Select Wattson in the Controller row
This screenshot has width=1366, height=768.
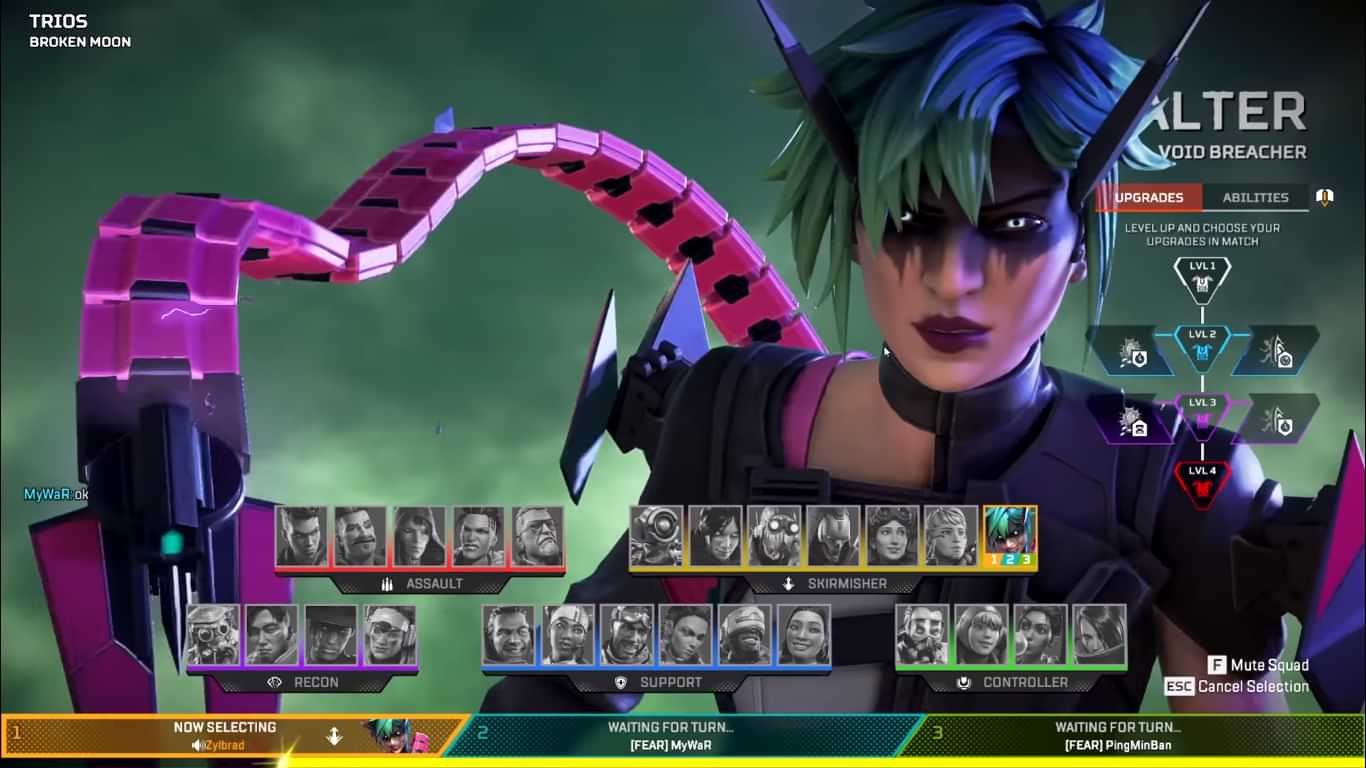(x=981, y=634)
